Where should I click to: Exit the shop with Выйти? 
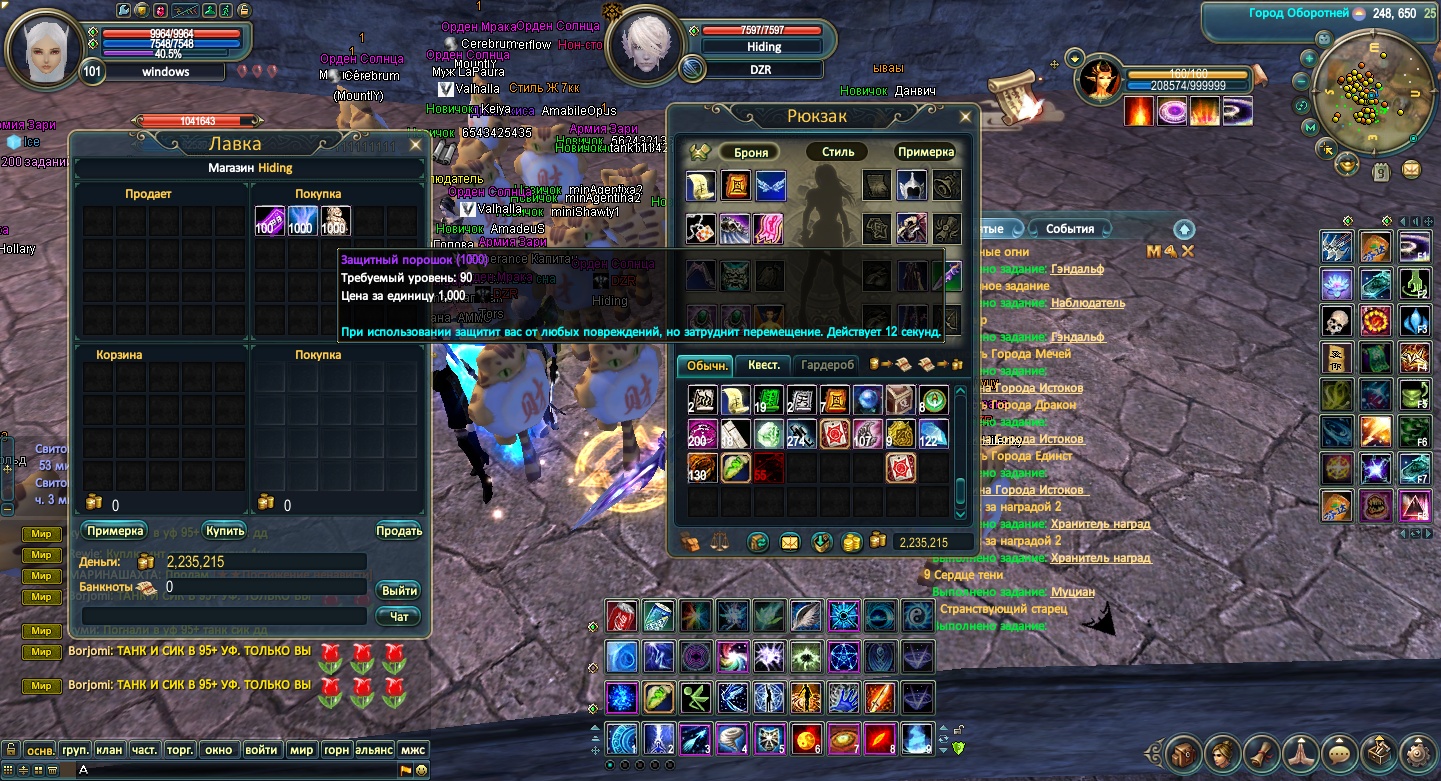pos(399,590)
